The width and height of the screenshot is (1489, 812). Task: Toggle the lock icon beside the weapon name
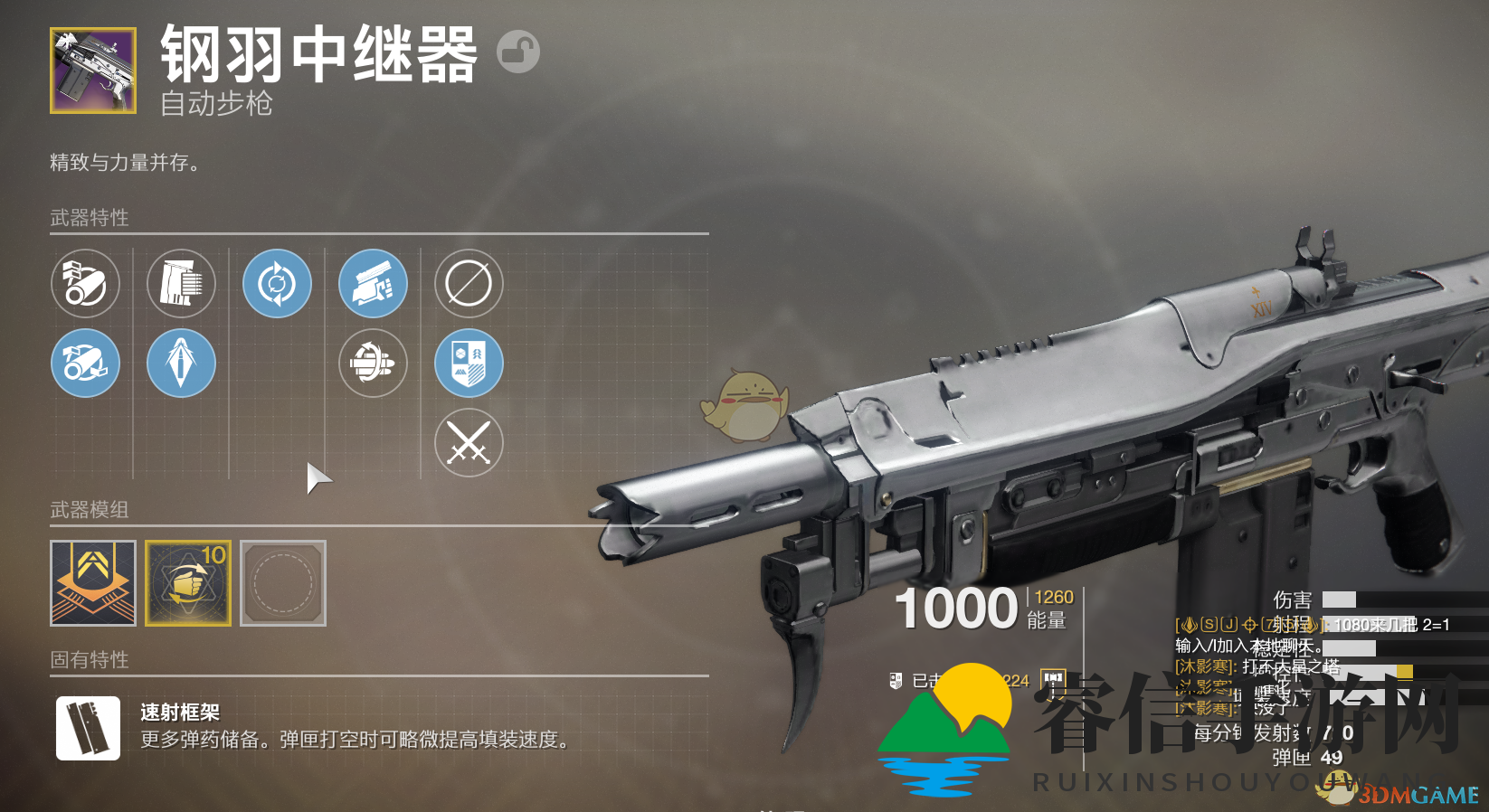pos(516,52)
